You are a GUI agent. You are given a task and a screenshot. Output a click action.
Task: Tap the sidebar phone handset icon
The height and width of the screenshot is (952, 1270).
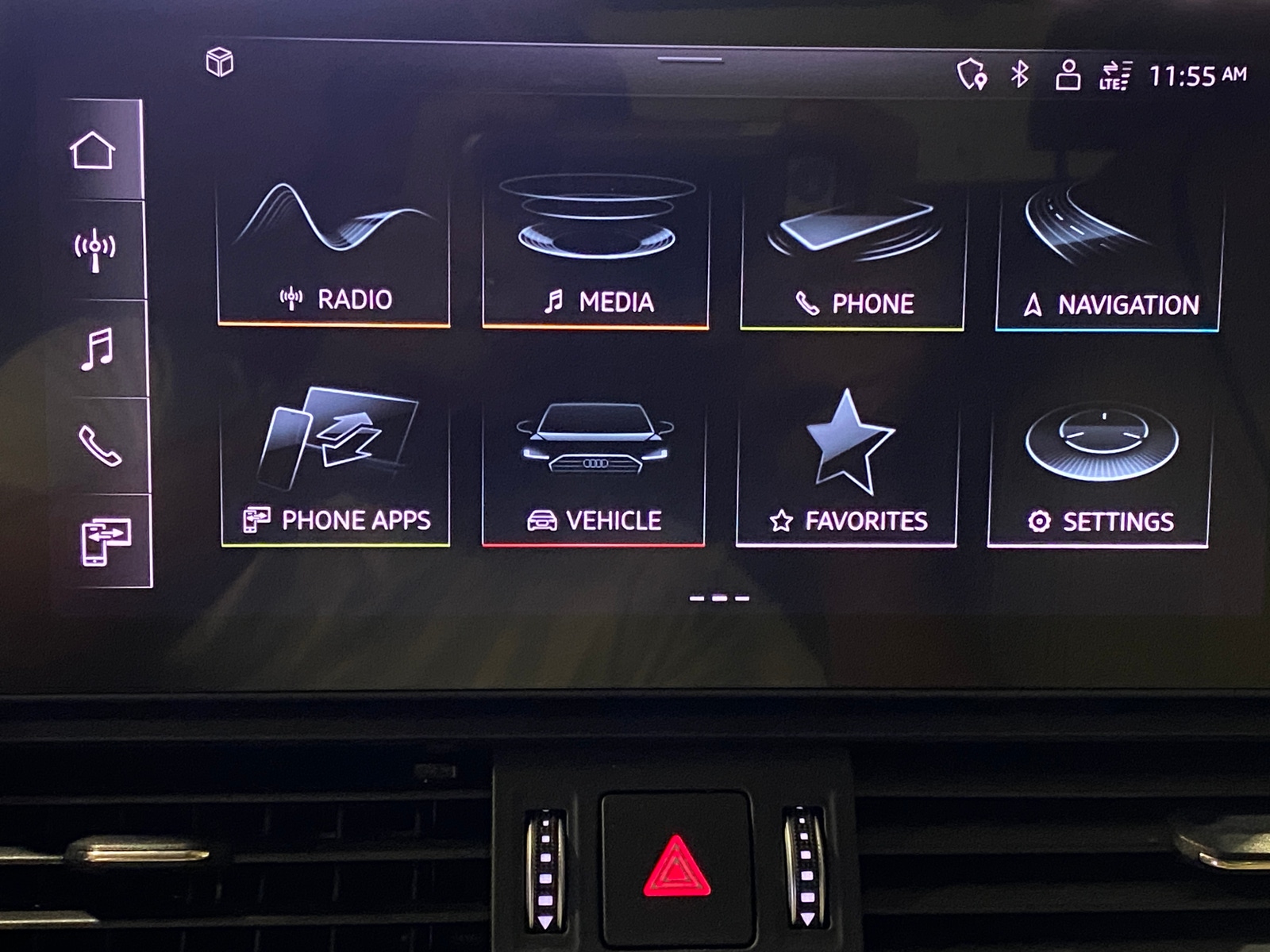click(100, 446)
